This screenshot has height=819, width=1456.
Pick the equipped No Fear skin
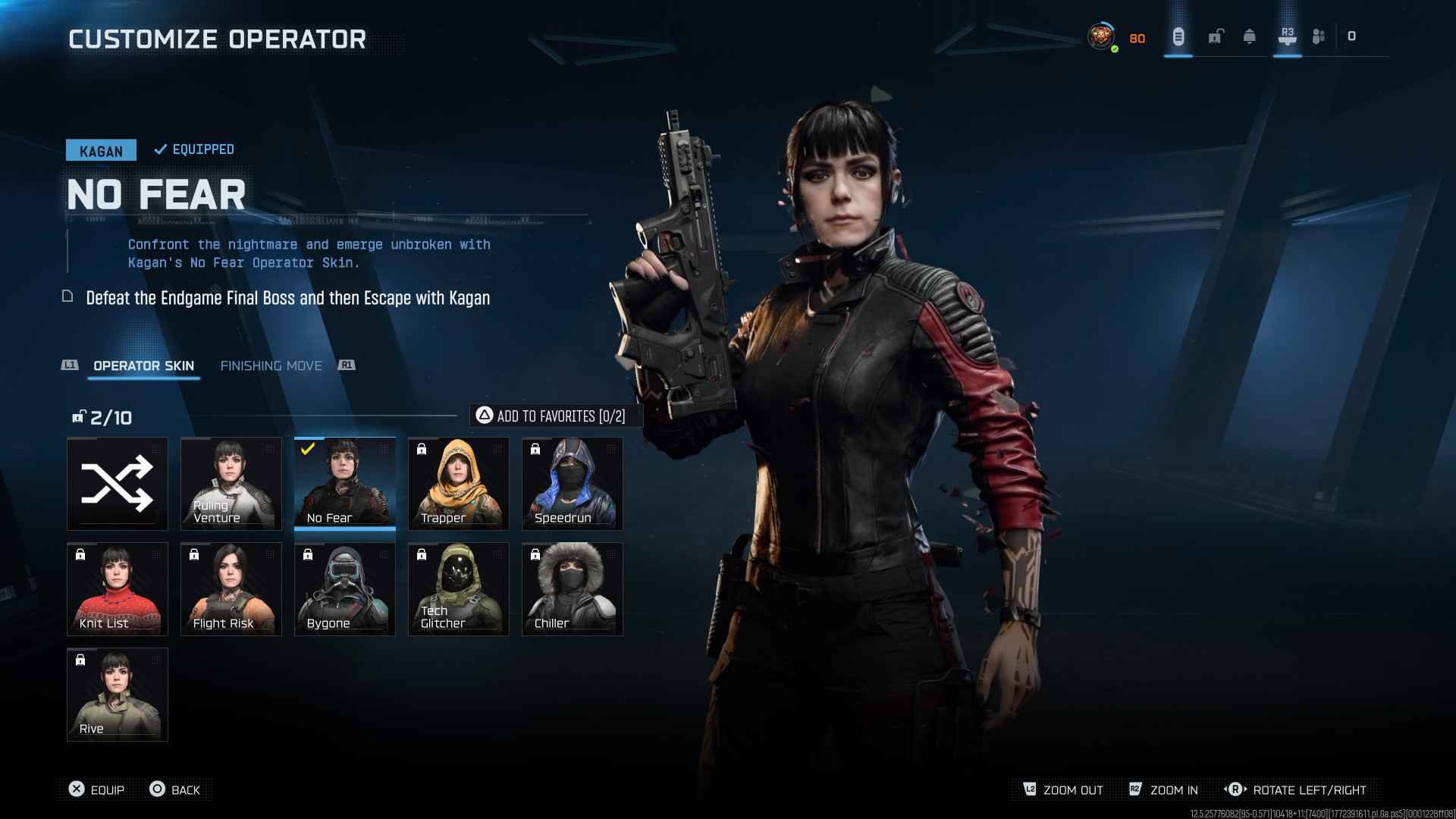(345, 484)
